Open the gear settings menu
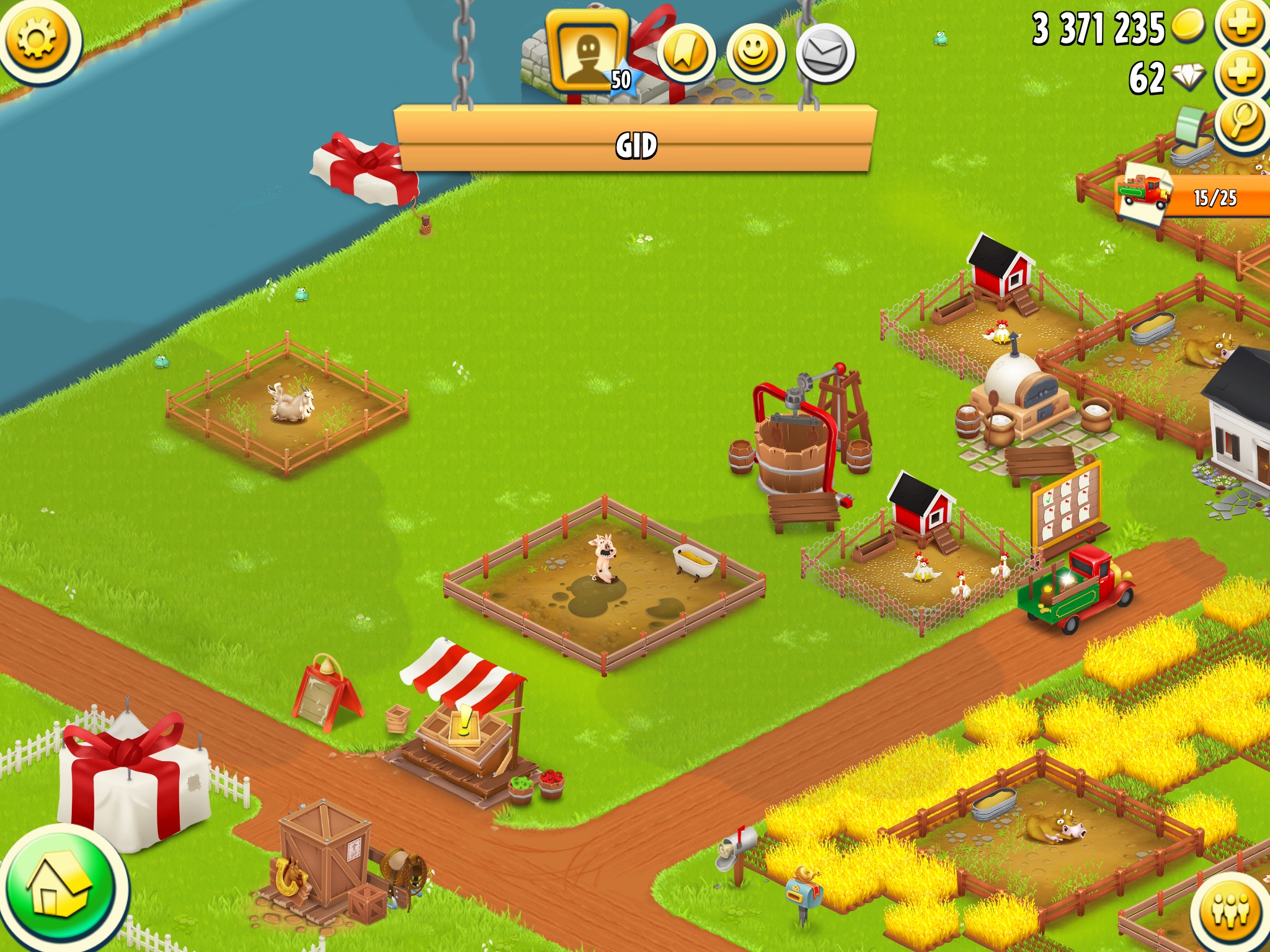Image resolution: width=1270 pixels, height=952 pixels. click(x=37, y=40)
